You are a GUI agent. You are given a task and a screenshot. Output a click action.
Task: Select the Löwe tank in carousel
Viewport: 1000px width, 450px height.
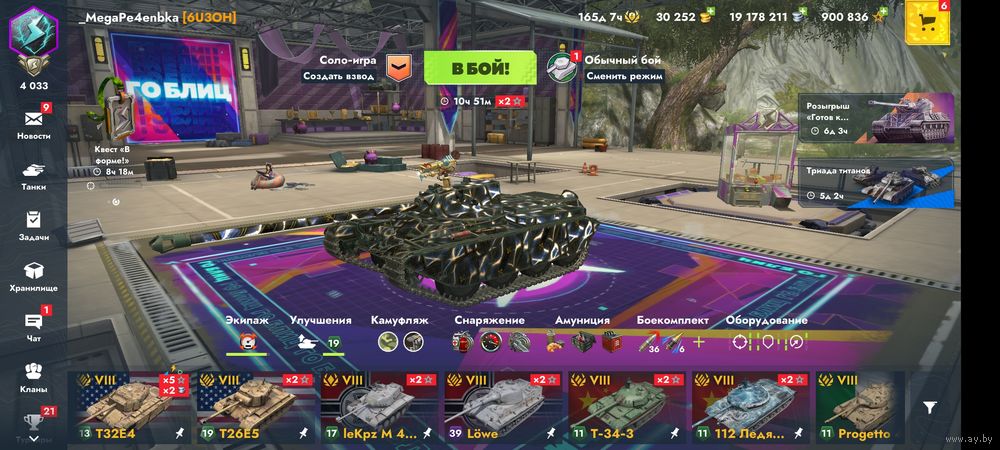click(x=500, y=408)
